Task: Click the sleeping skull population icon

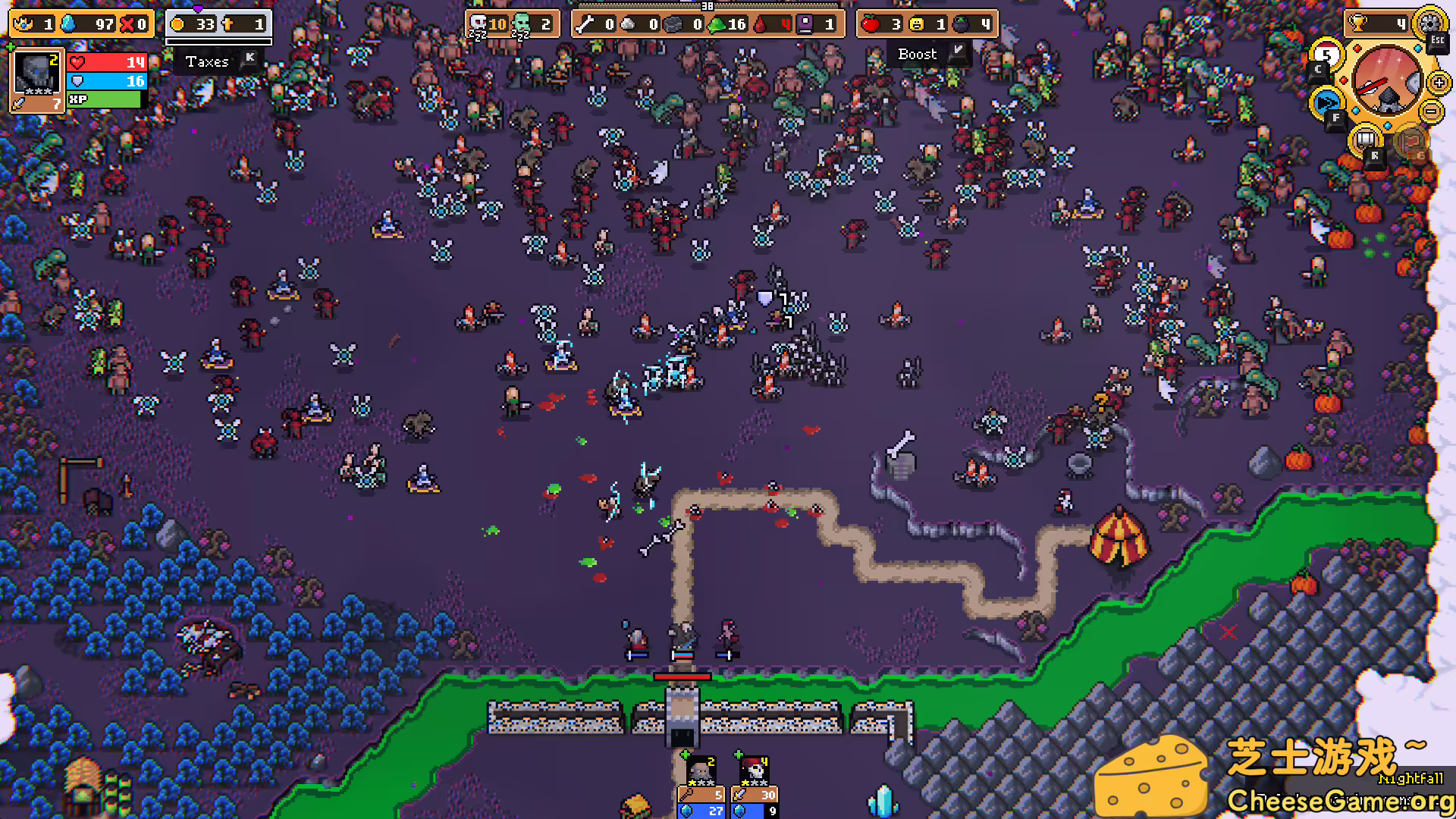Action: click(478, 24)
